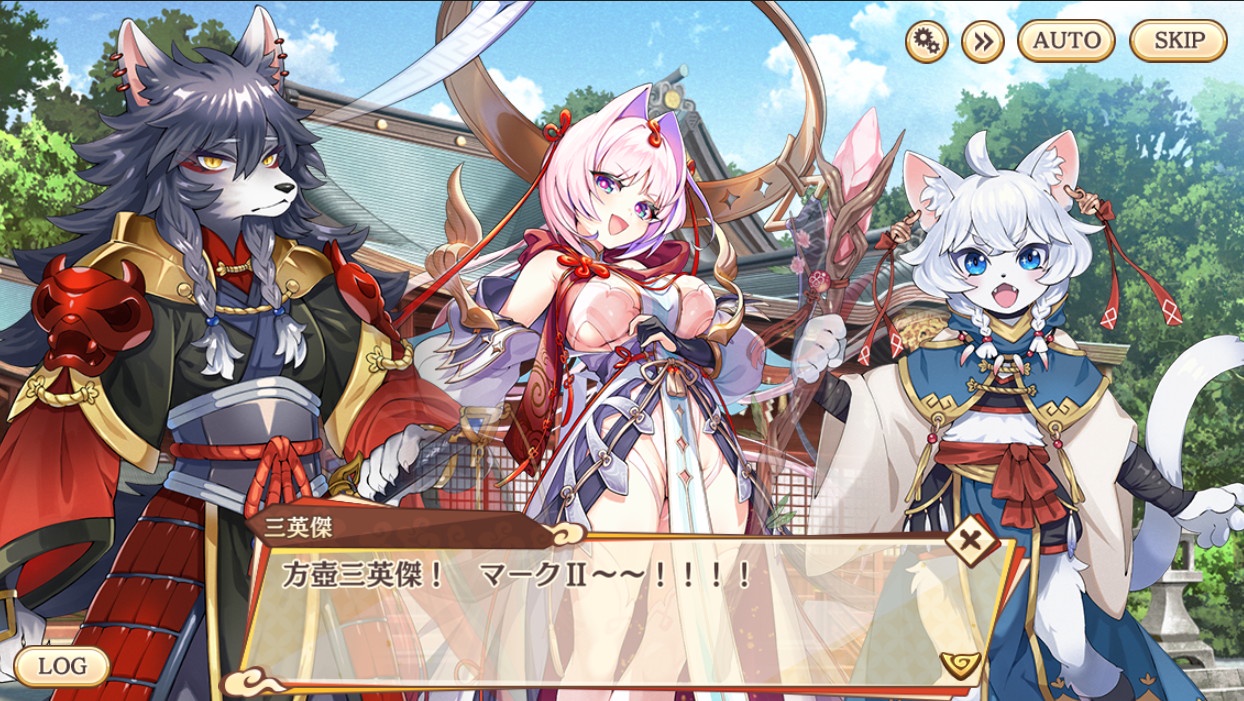Skip the story scene
The width and height of the screenshot is (1244, 701).
pyautogui.click(x=1177, y=41)
